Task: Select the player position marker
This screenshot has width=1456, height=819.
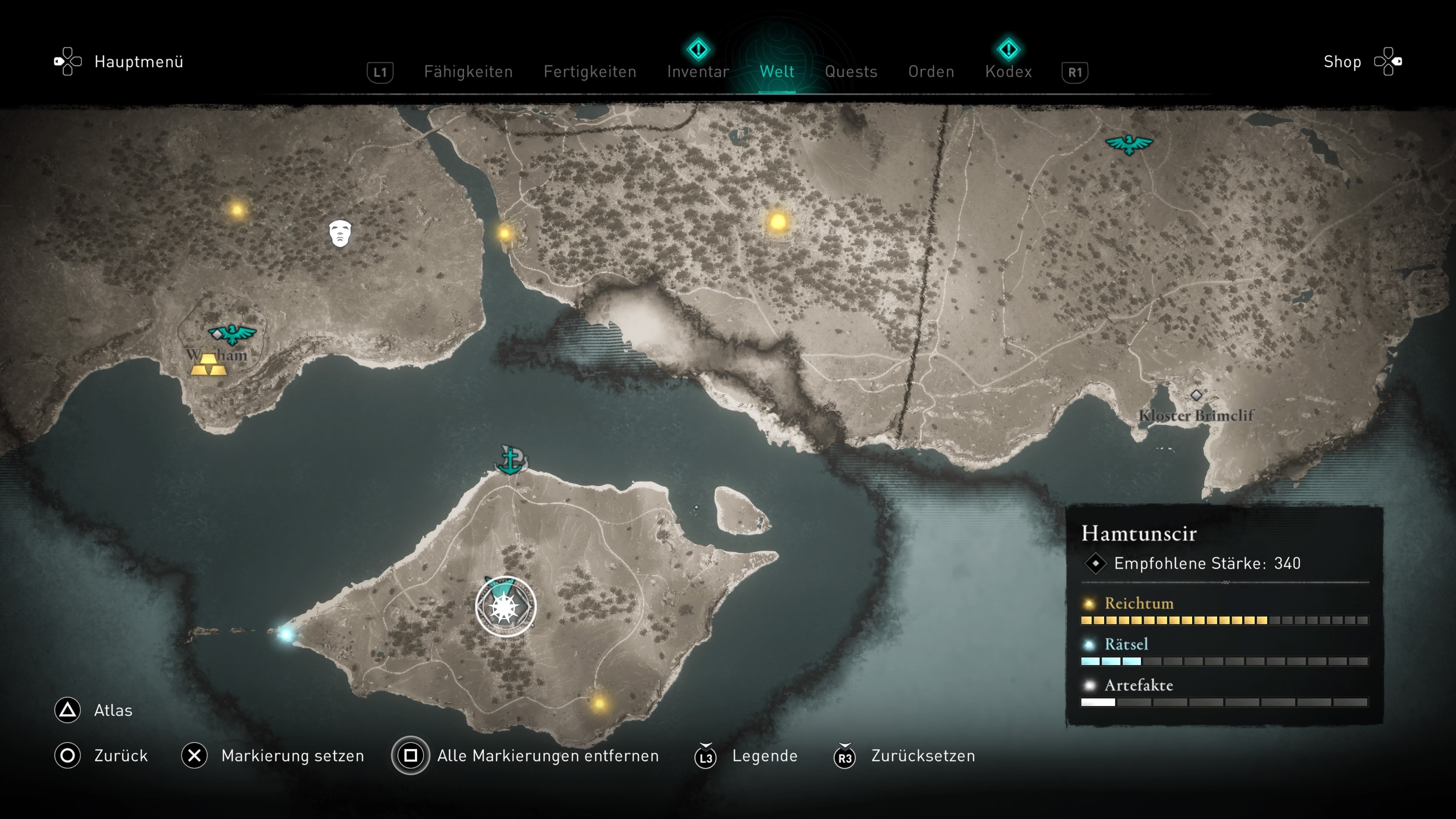Action: pyautogui.click(x=505, y=607)
